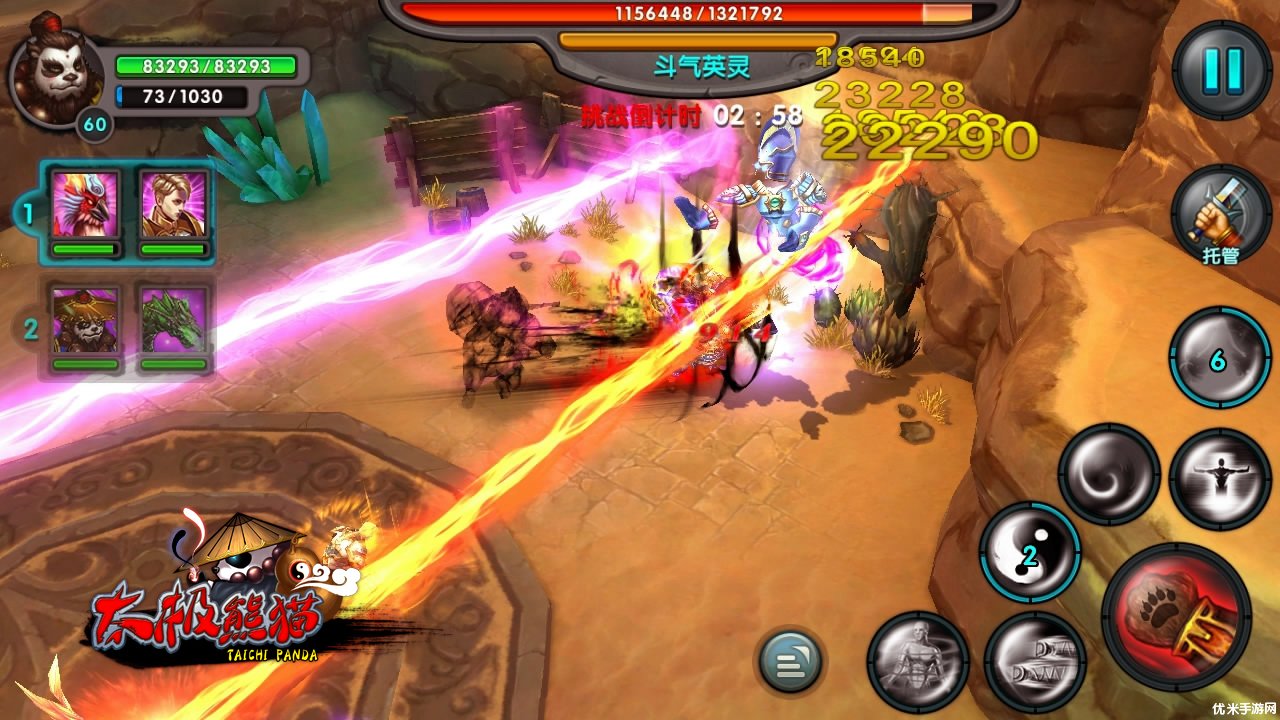Select the straw-hat panda companion portrait

point(85,320)
